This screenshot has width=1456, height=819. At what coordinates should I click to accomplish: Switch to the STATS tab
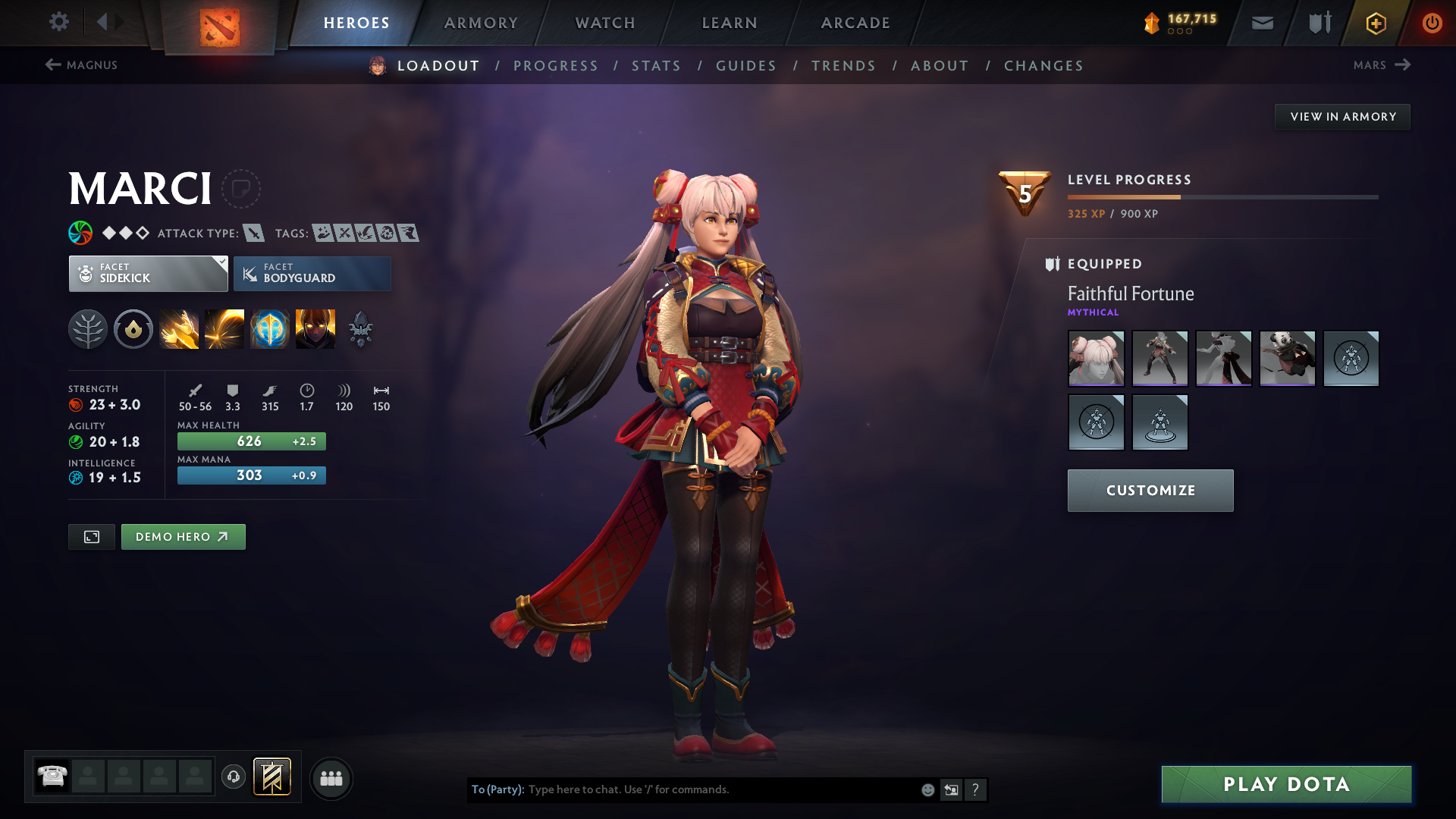[656, 66]
